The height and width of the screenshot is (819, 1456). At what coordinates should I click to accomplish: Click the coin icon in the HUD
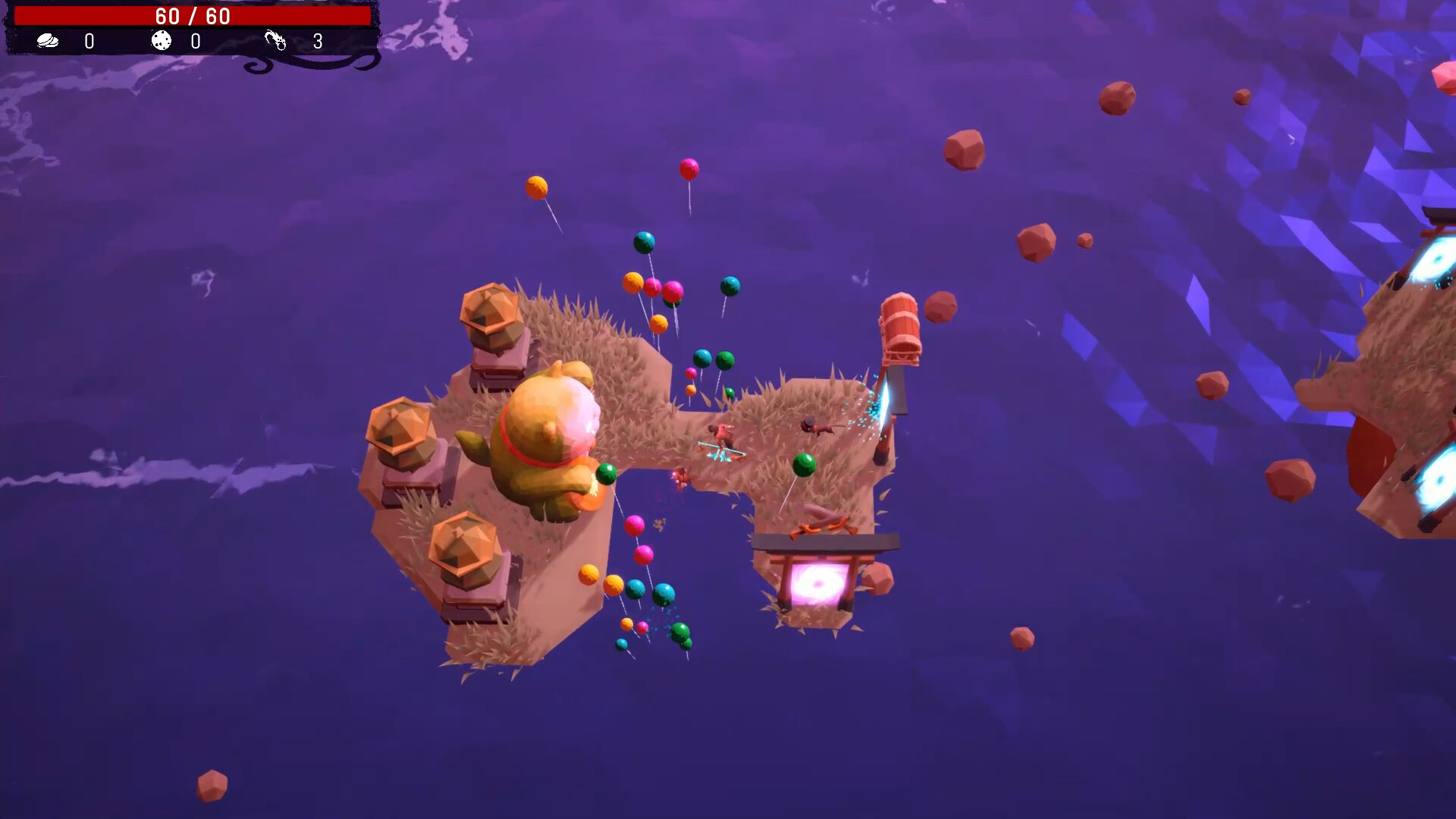coord(47,42)
